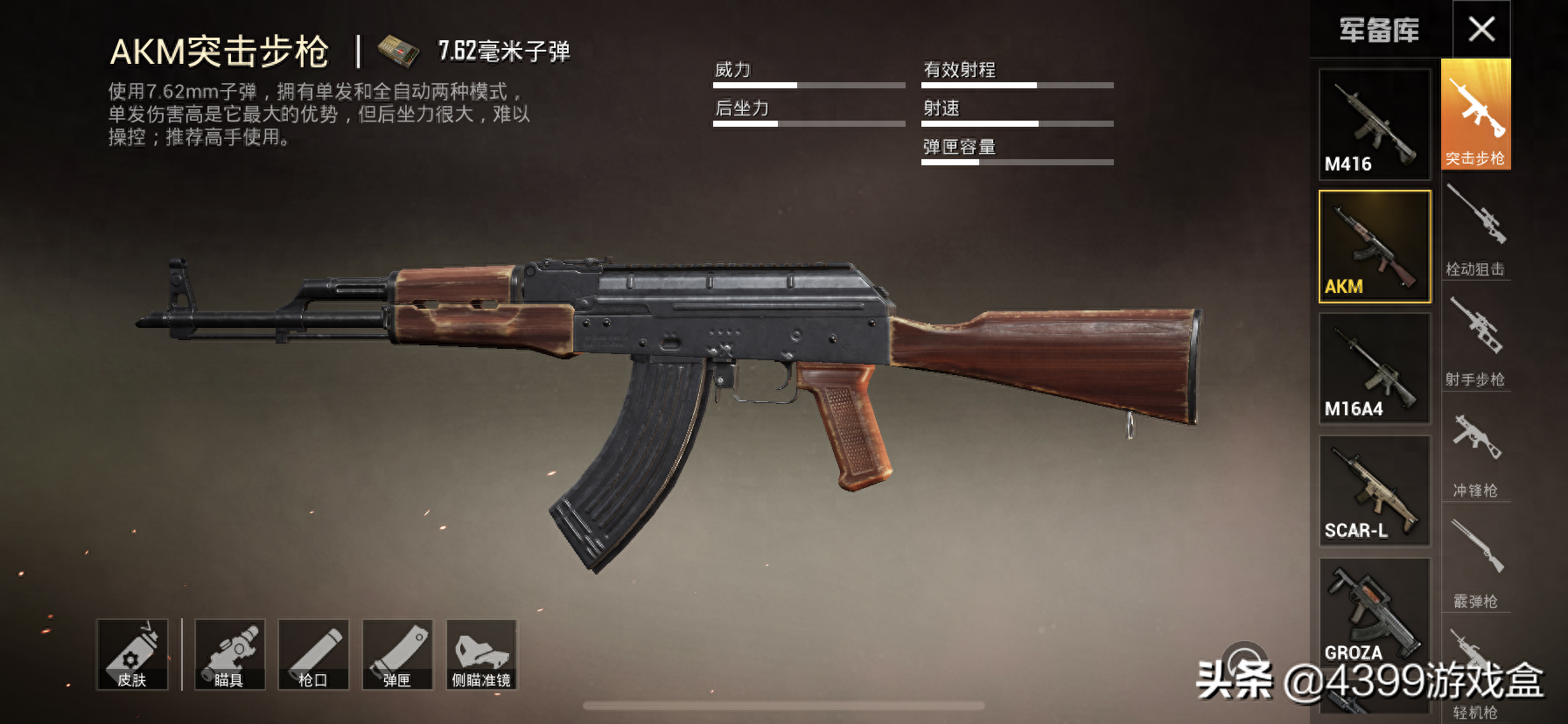
Task: Select the M16A4 weapon tile
Action: (1375, 369)
